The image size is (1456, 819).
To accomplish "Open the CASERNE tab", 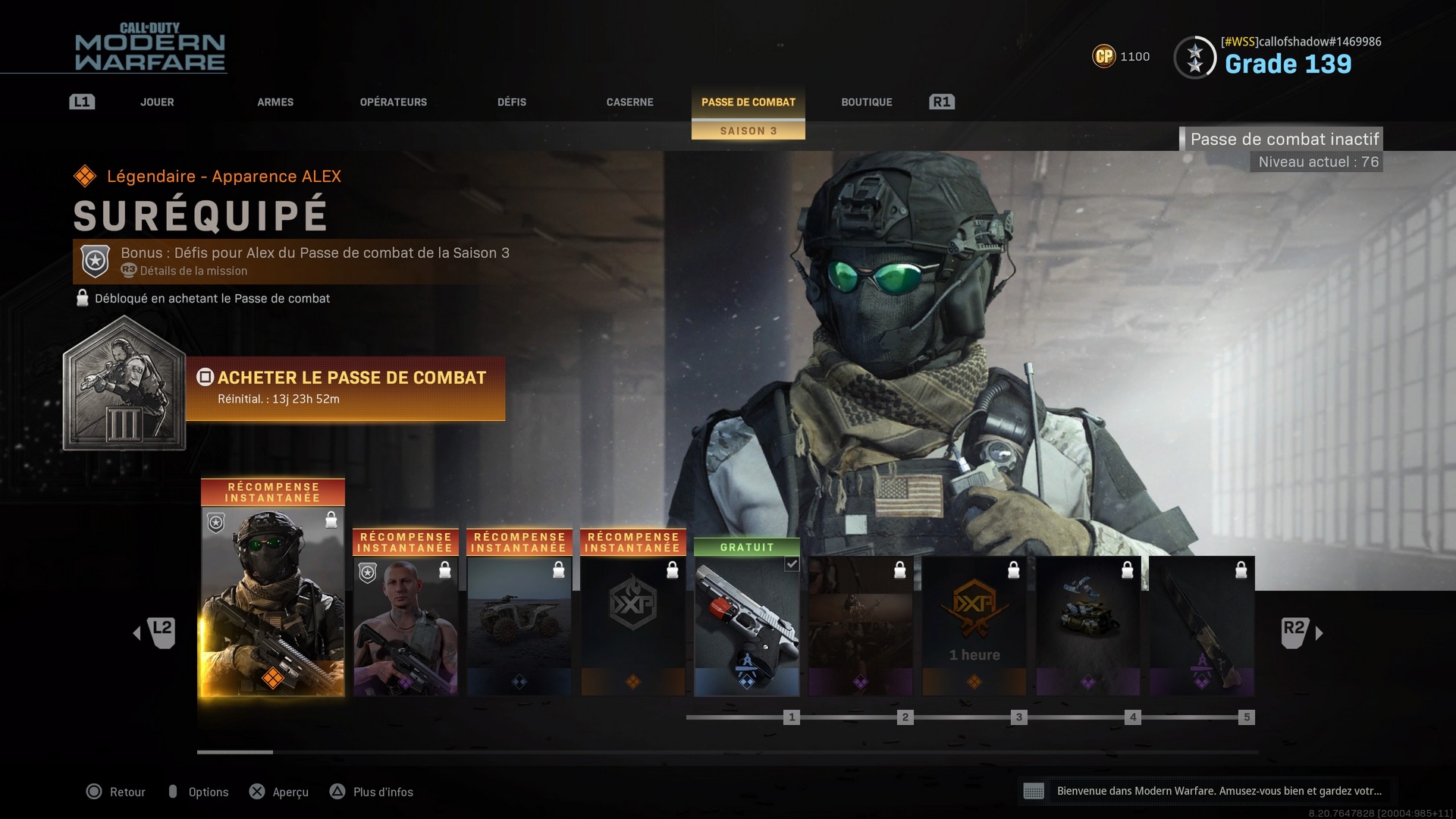I will click(x=629, y=102).
